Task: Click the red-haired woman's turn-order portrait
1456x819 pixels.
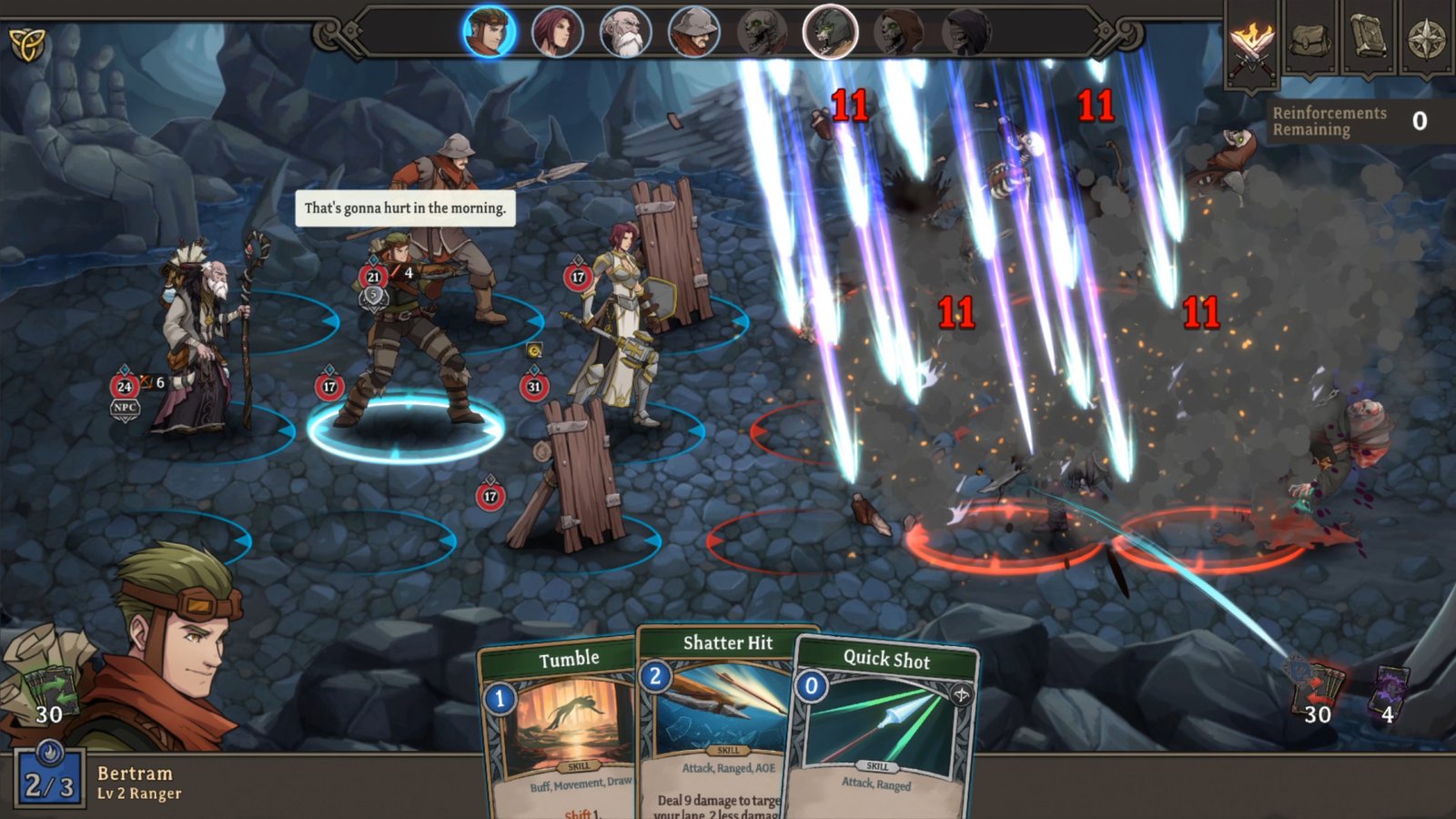Action: (557, 33)
